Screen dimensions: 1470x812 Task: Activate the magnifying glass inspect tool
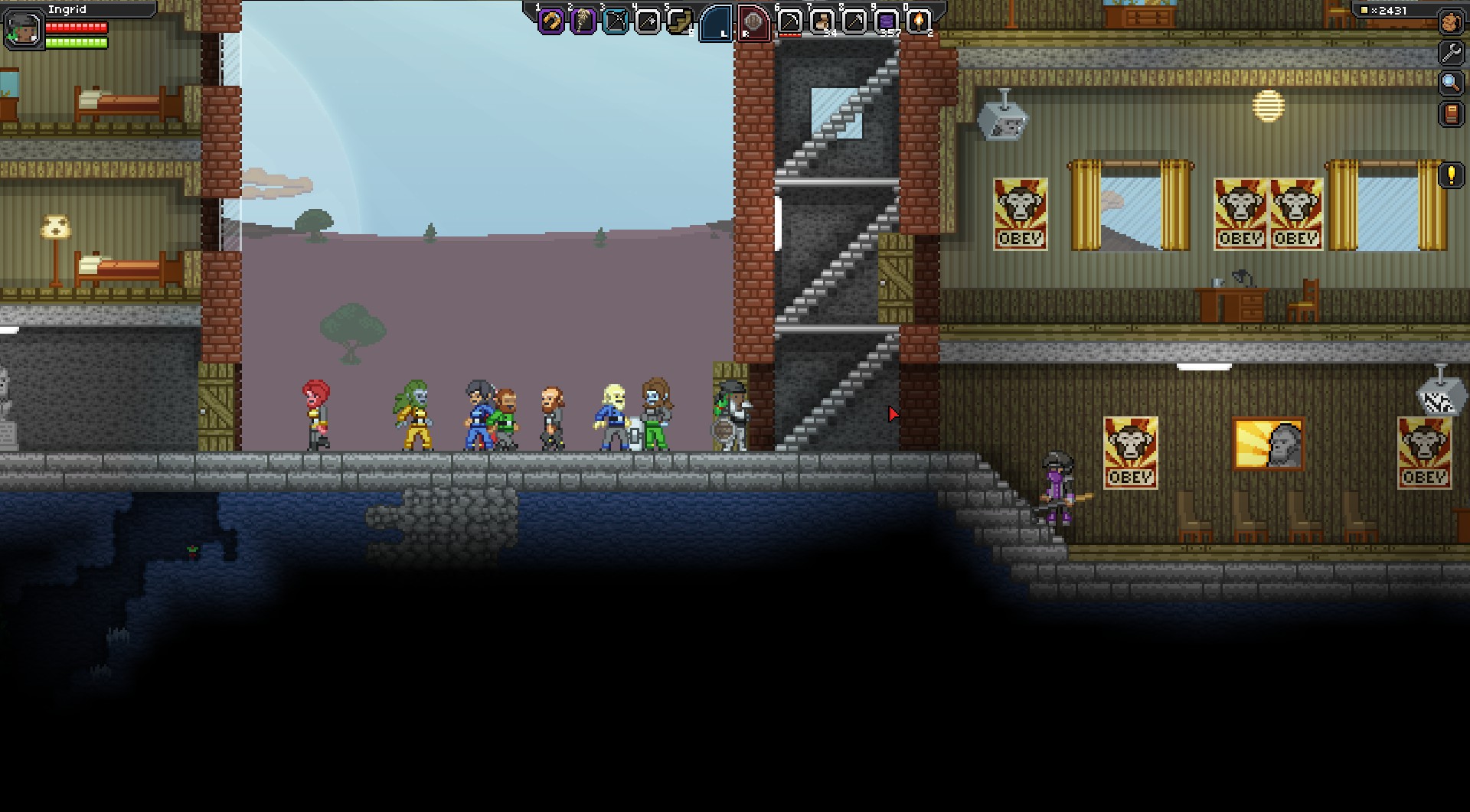(x=1450, y=83)
